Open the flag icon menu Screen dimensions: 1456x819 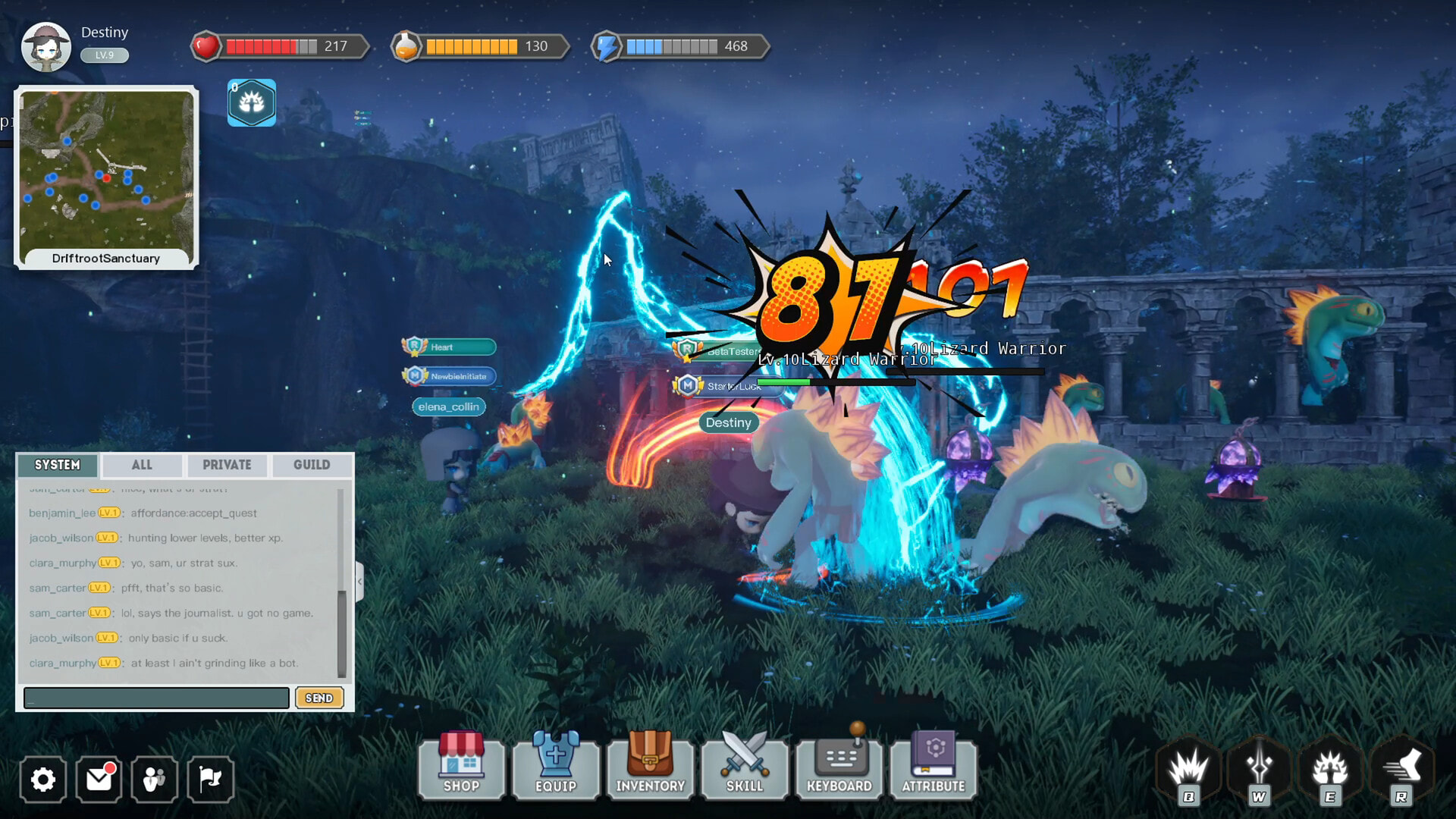click(210, 780)
